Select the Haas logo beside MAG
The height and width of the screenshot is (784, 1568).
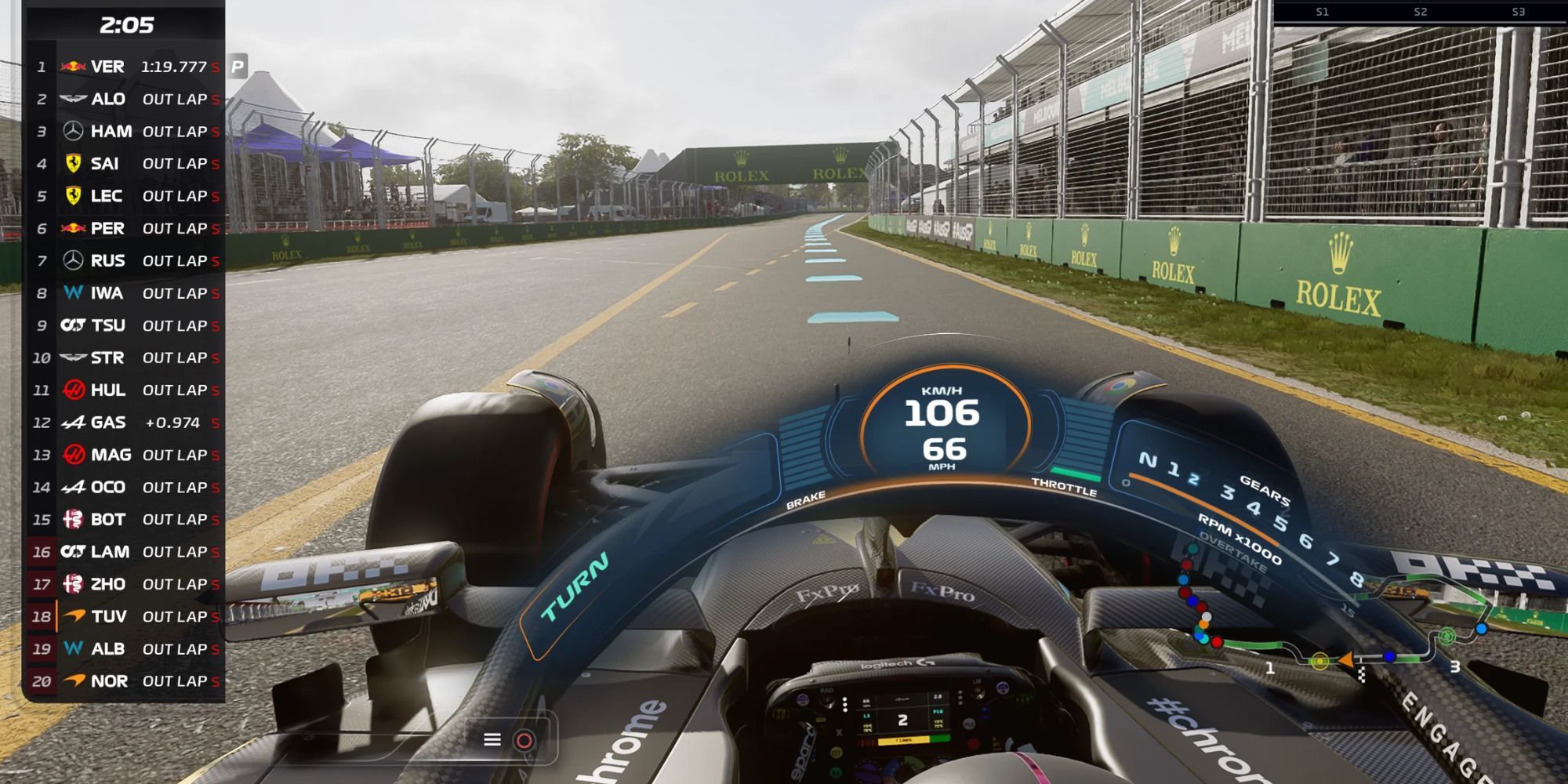point(74,454)
